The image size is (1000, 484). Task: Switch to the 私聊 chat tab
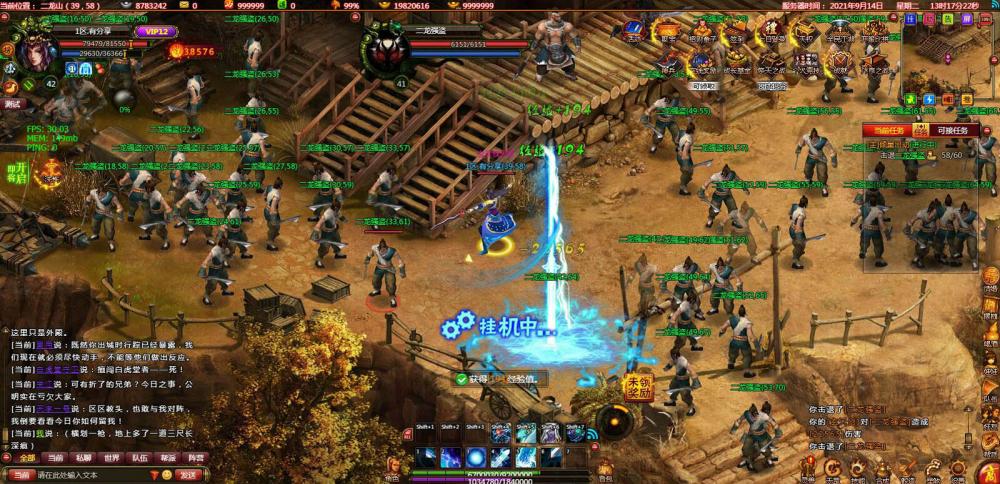(83, 458)
